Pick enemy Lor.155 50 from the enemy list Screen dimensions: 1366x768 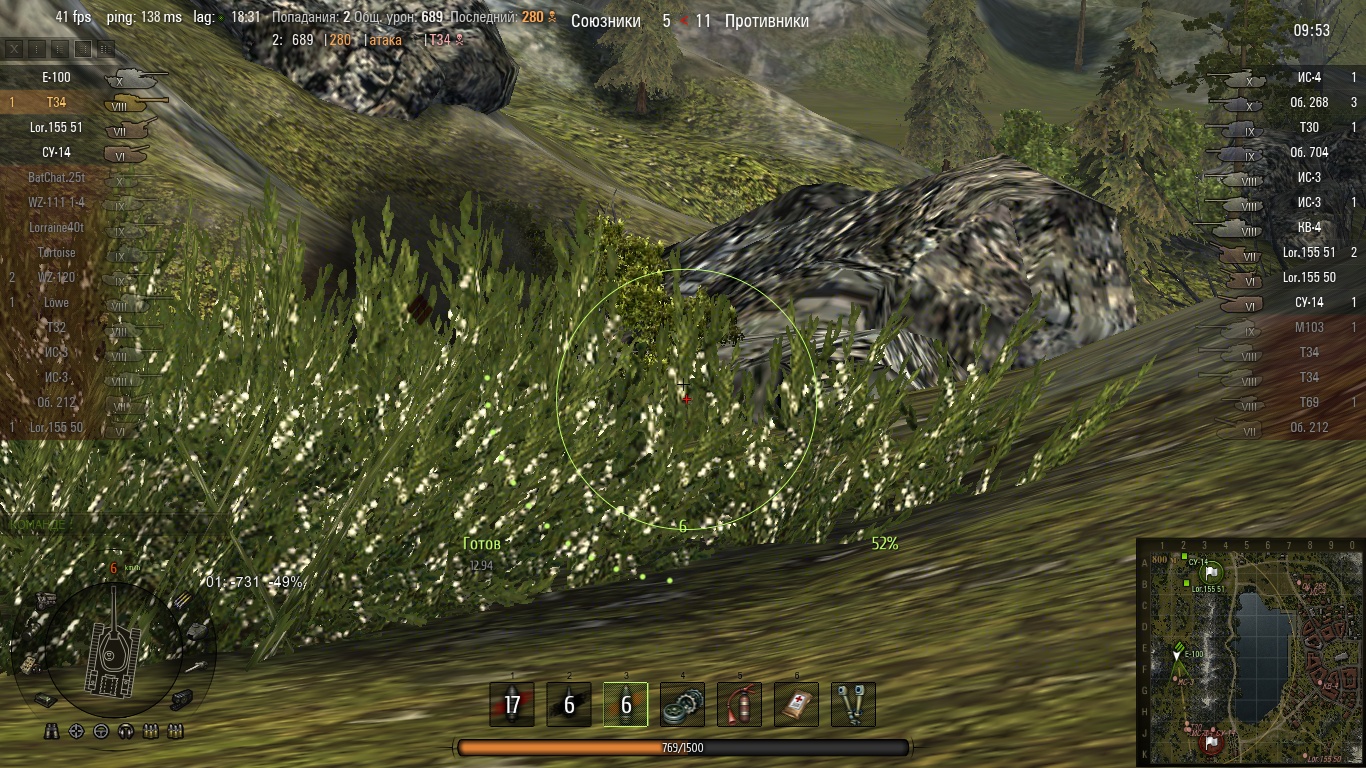pyautogui.click(x=1309, y=277)
